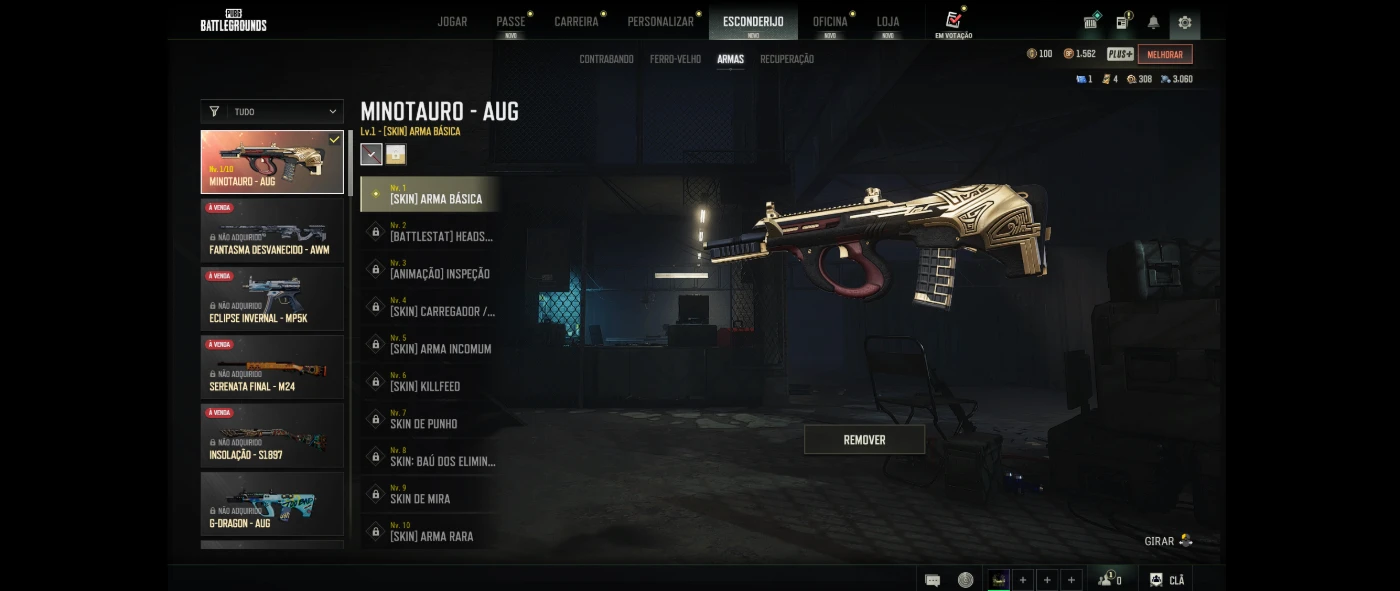Open the Jogar menu
The height and width of the screenshot is (591, 1400).
[x=452, y=22]
